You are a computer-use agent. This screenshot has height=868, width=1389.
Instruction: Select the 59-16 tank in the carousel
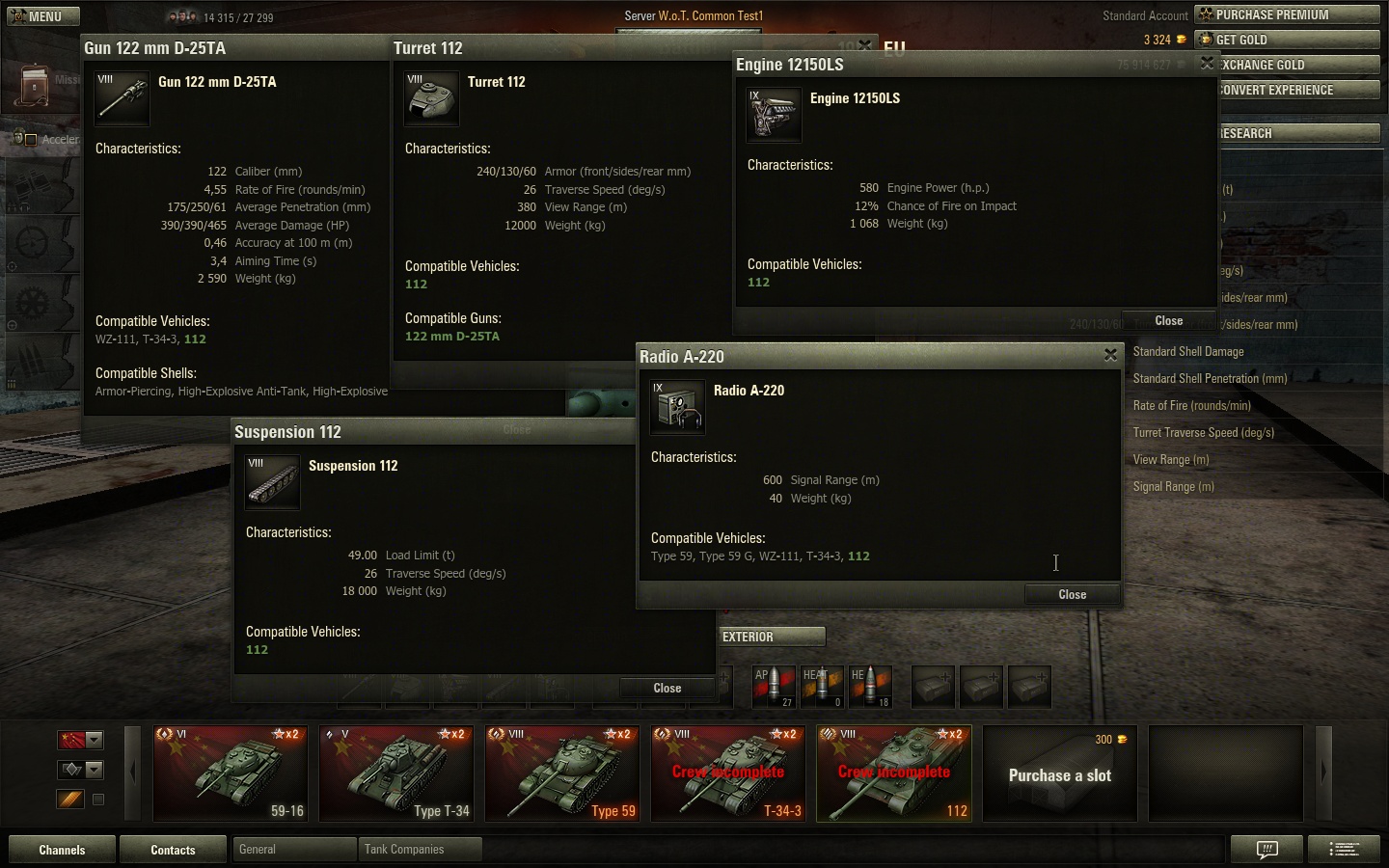(x=231, y=773)
